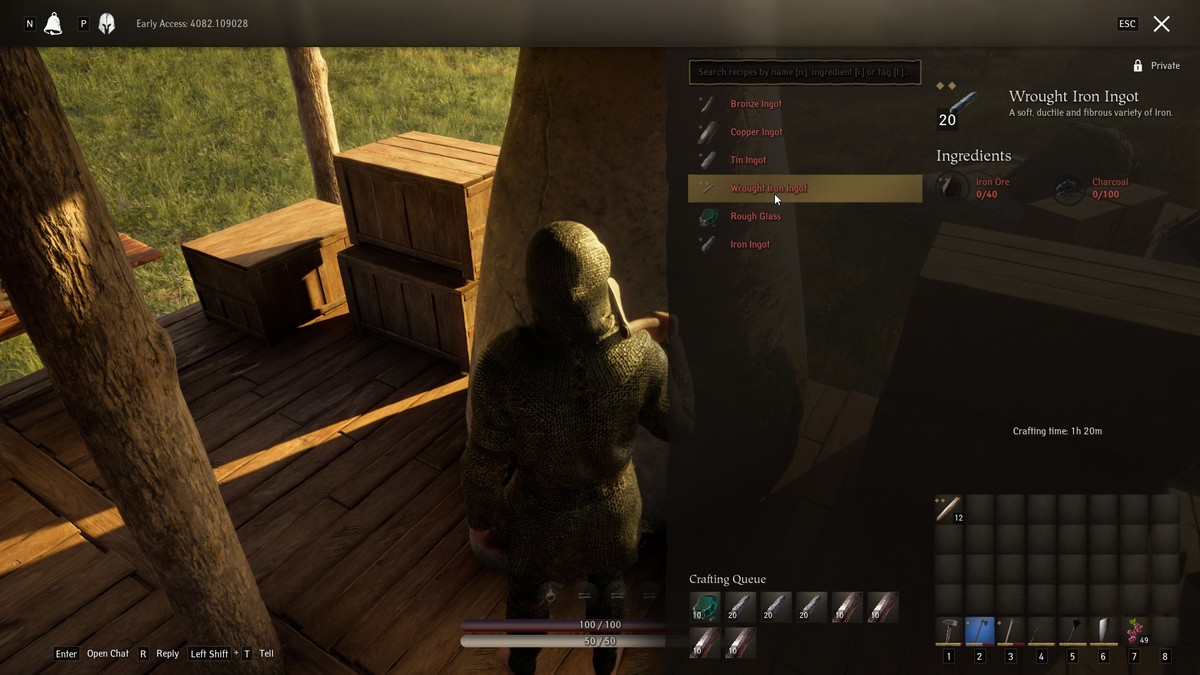
Task: Close the crafting menu with the X
Action: (x=1161, y=24)
